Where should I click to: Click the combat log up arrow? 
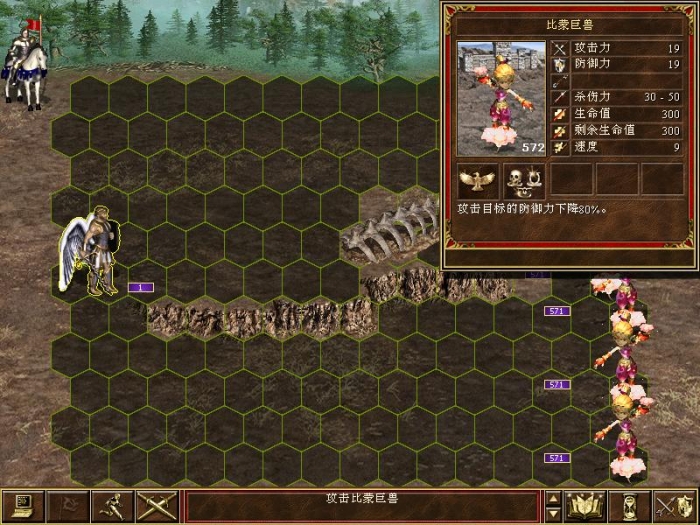pyautogui.click(x=553, y=498)
